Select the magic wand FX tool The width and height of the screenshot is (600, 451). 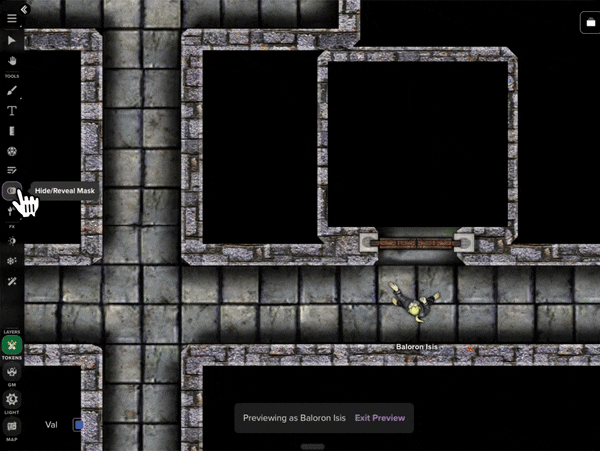tap(12, 282)
